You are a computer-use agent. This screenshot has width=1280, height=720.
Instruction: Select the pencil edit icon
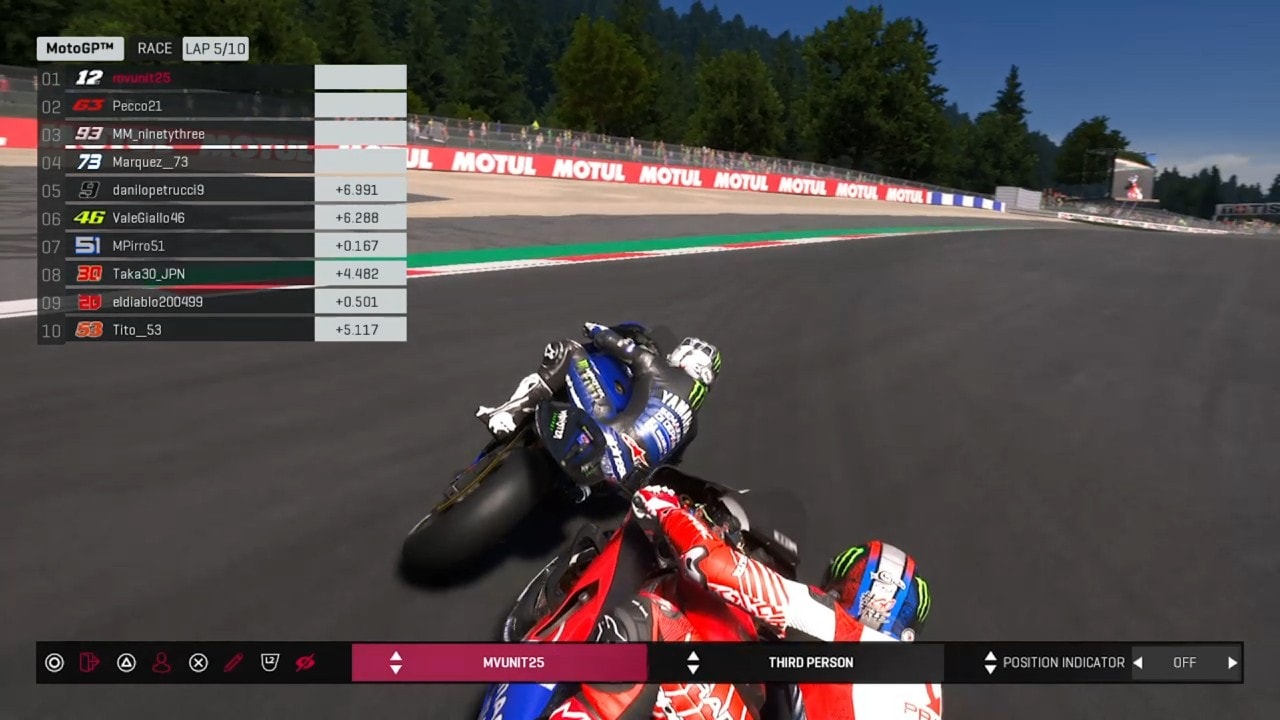pos(234,662)
